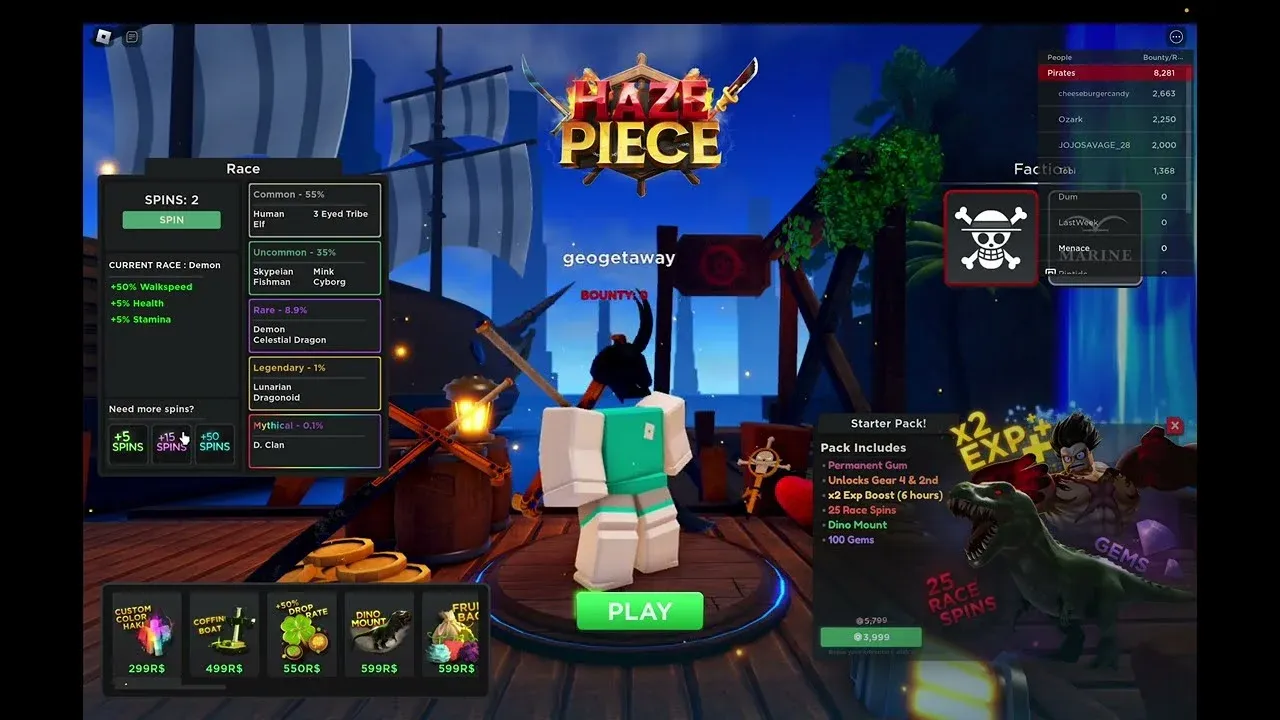Click the 3,999 Starter Pack price button

(873, 637)
